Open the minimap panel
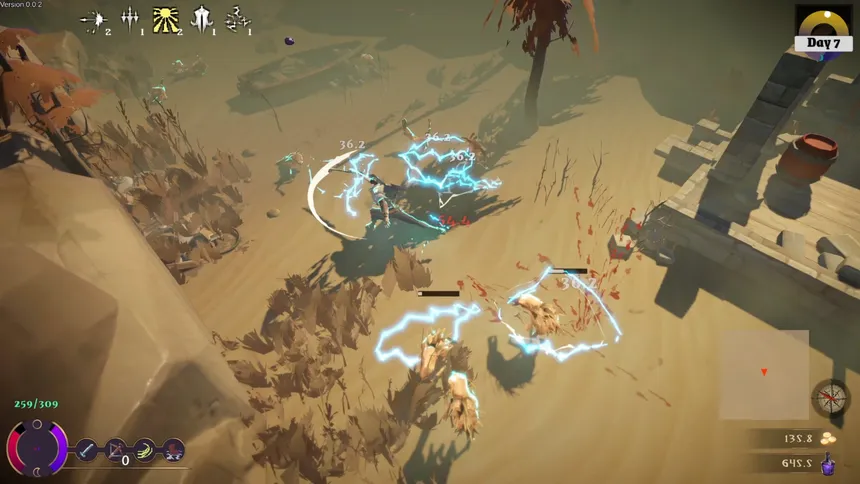The width and height of the screenshot is (860, 484). tap(764, 374)
